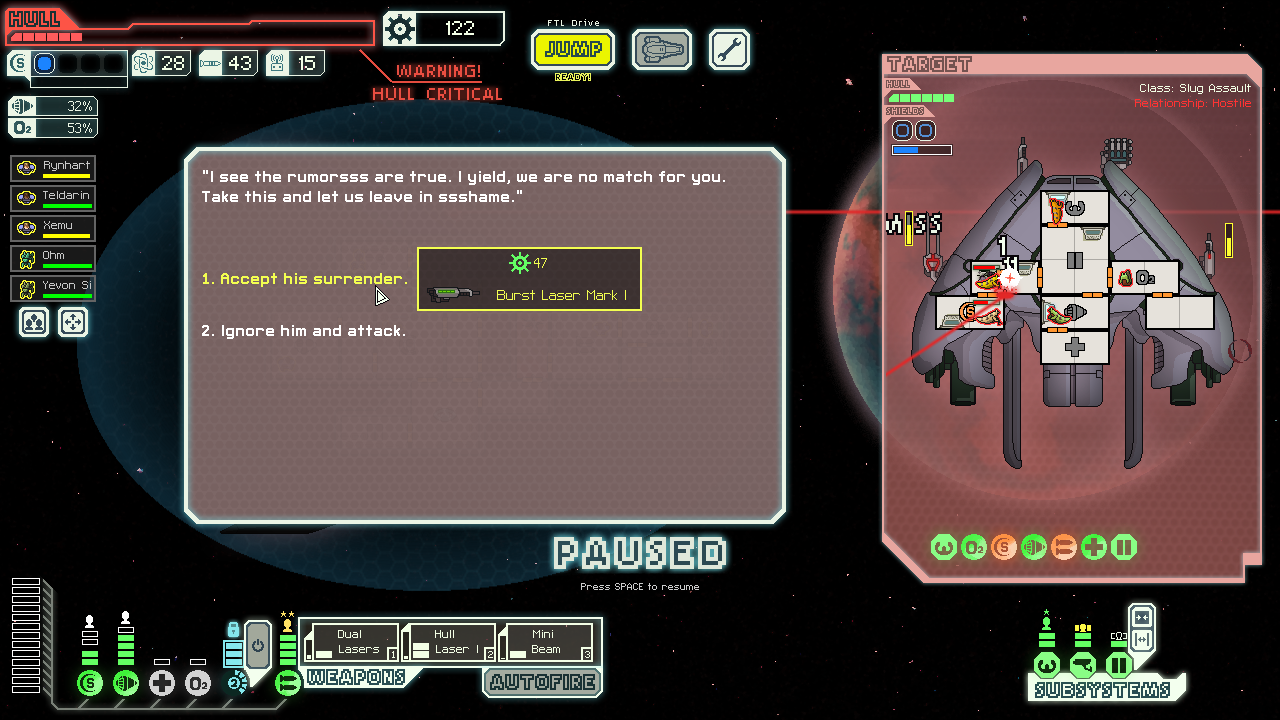
Task: Select the Hull Laser I weapon slot
Action: [449, 642]
